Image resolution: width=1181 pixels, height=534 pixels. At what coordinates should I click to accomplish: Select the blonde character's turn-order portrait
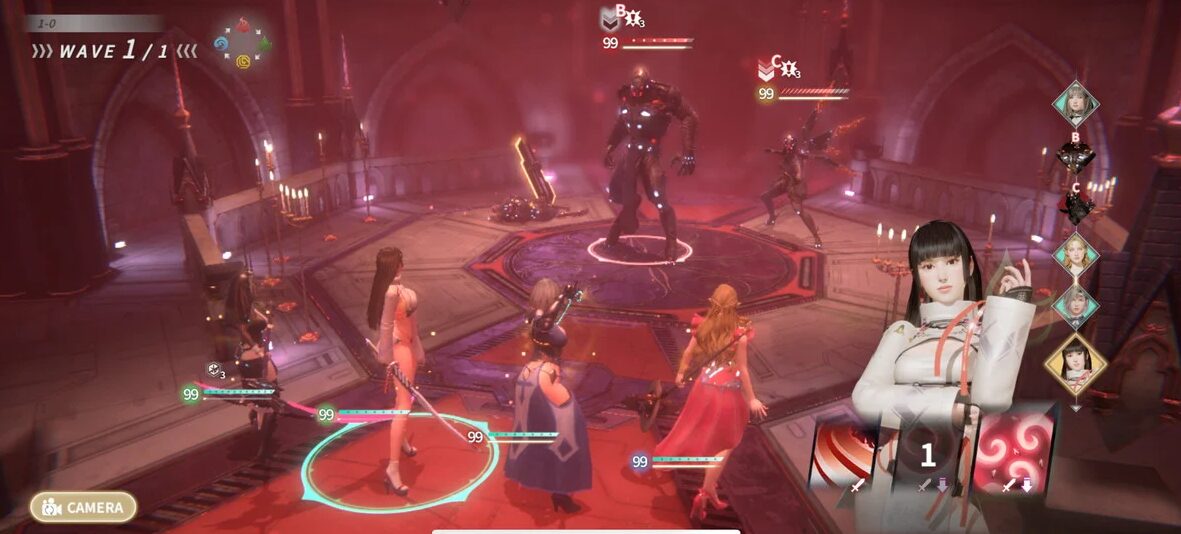coord(1076,254)
